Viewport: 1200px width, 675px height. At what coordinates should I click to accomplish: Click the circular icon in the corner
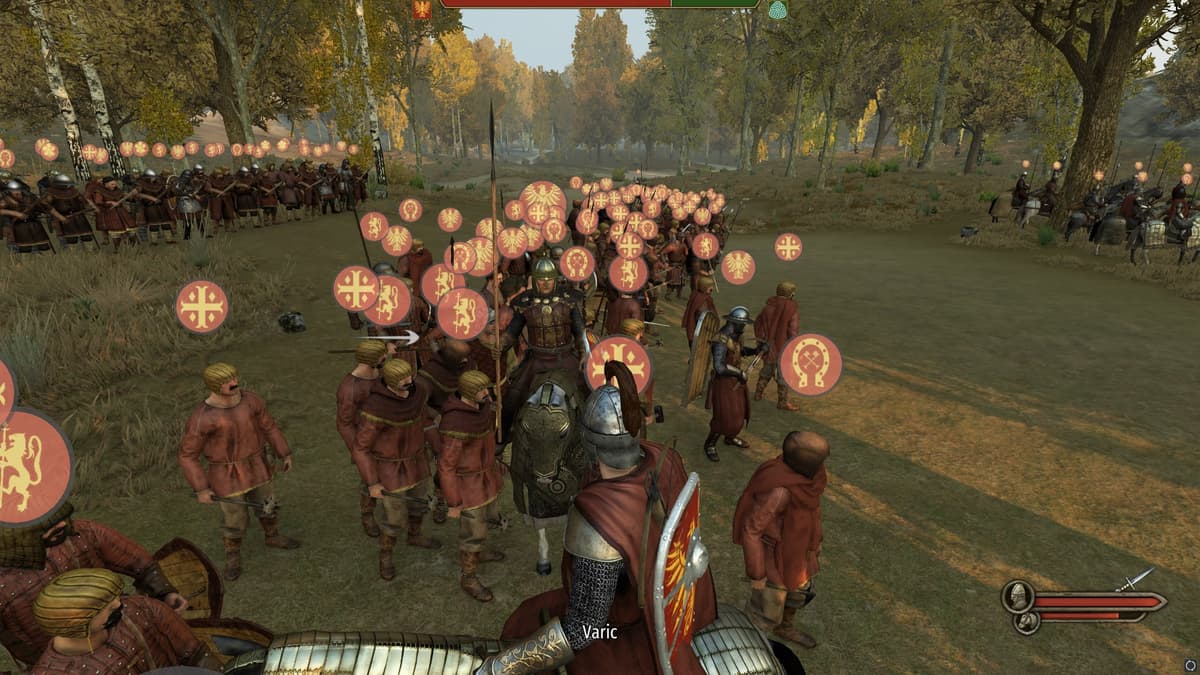tap(1189, 664)
